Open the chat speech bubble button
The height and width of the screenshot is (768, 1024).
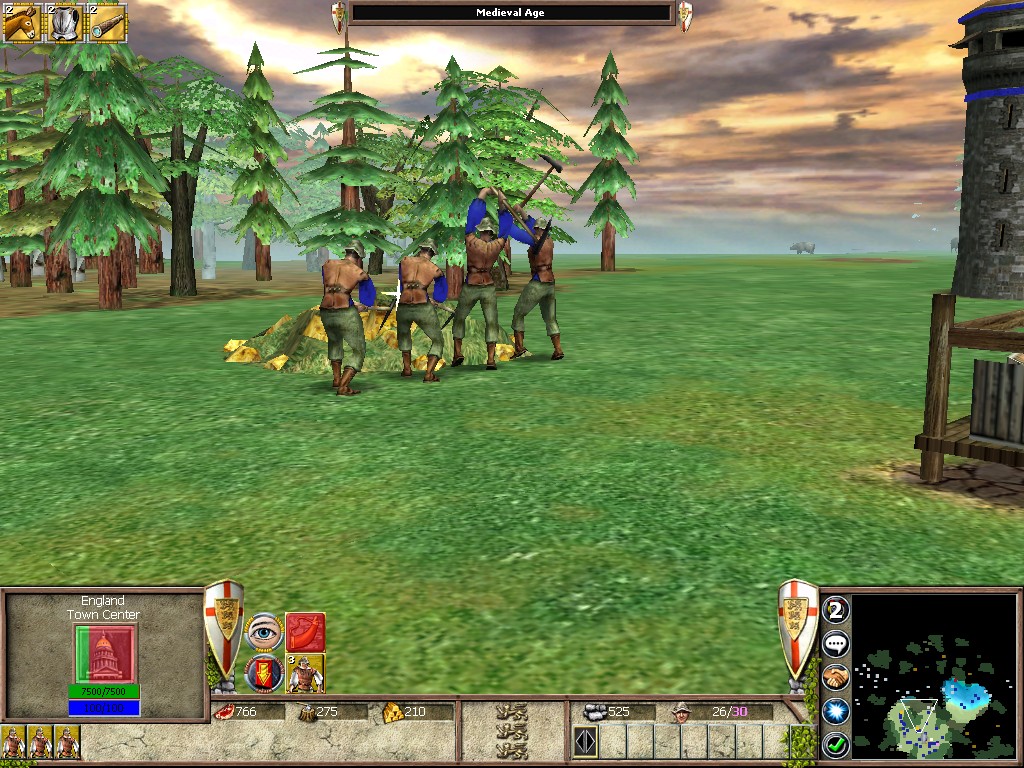tap(836, 643)
